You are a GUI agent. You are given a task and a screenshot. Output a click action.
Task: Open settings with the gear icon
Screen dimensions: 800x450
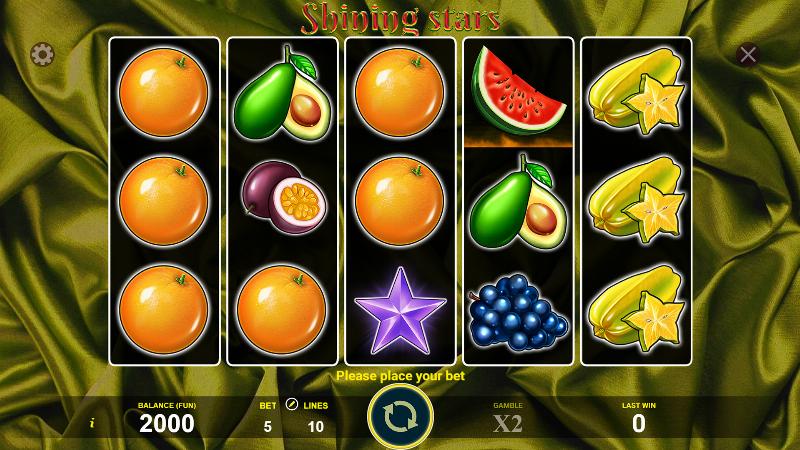(x=42, y=54)
